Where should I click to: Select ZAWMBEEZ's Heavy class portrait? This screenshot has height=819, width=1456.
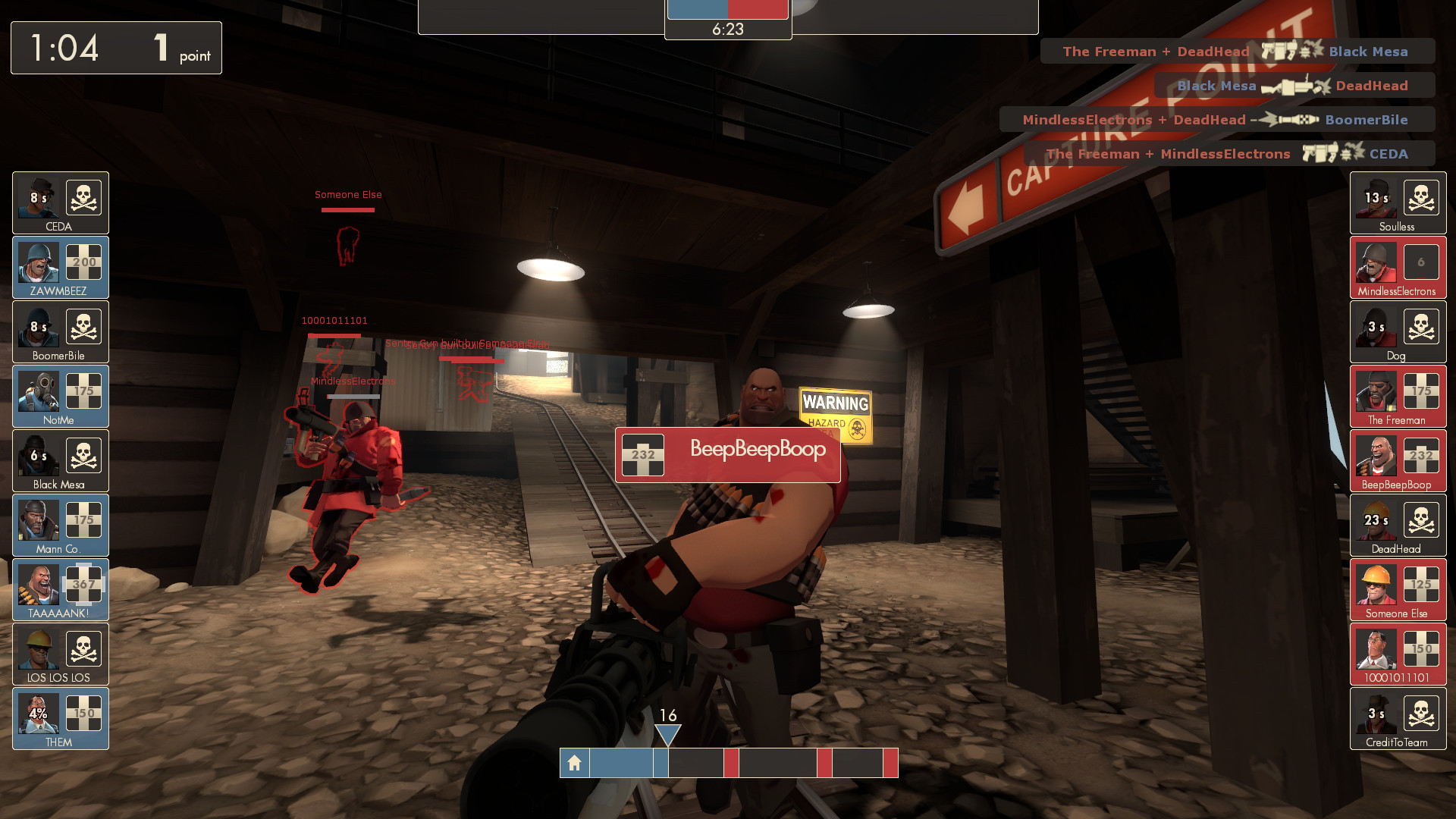(38, 261)
